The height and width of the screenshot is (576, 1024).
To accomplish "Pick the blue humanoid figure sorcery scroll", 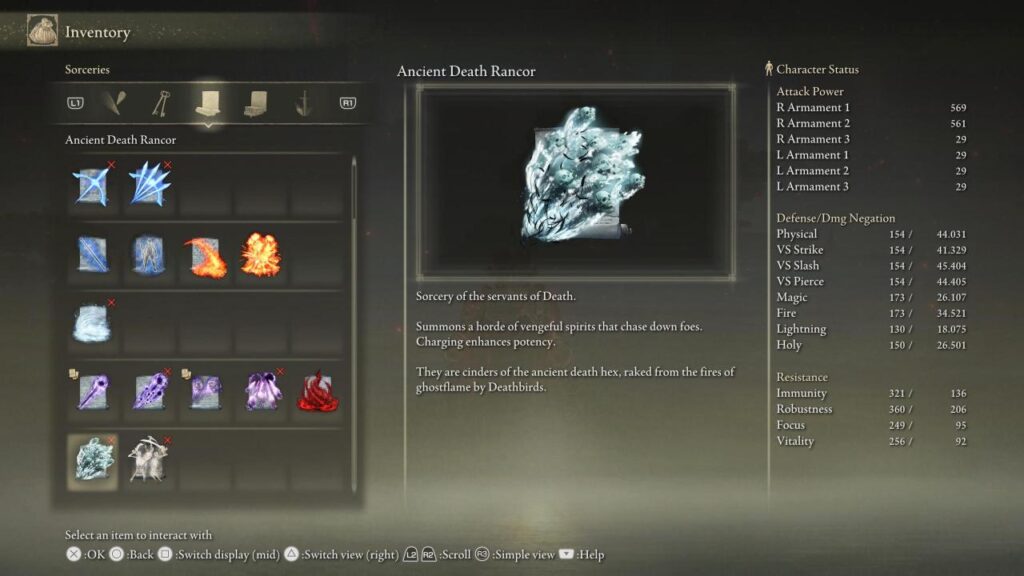I will (x=150, y=255).
